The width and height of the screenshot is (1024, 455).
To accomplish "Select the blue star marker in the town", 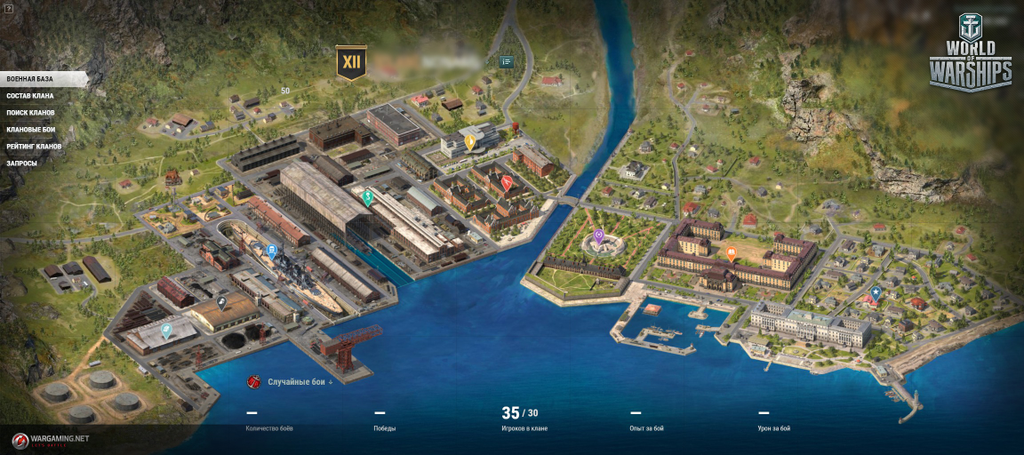I will (x=875, y=293).
